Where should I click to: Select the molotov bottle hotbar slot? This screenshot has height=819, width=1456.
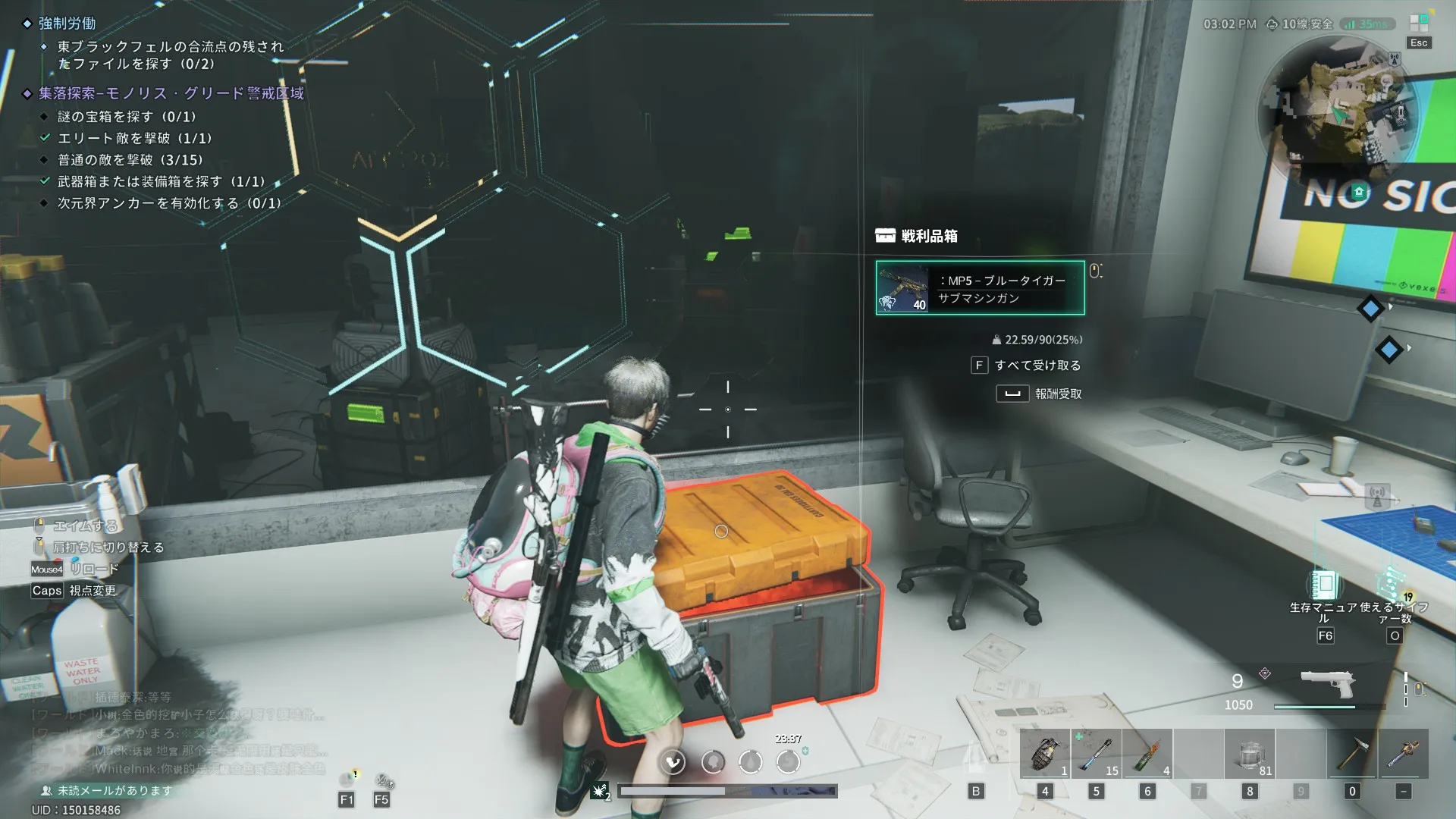click(1147, 754)
